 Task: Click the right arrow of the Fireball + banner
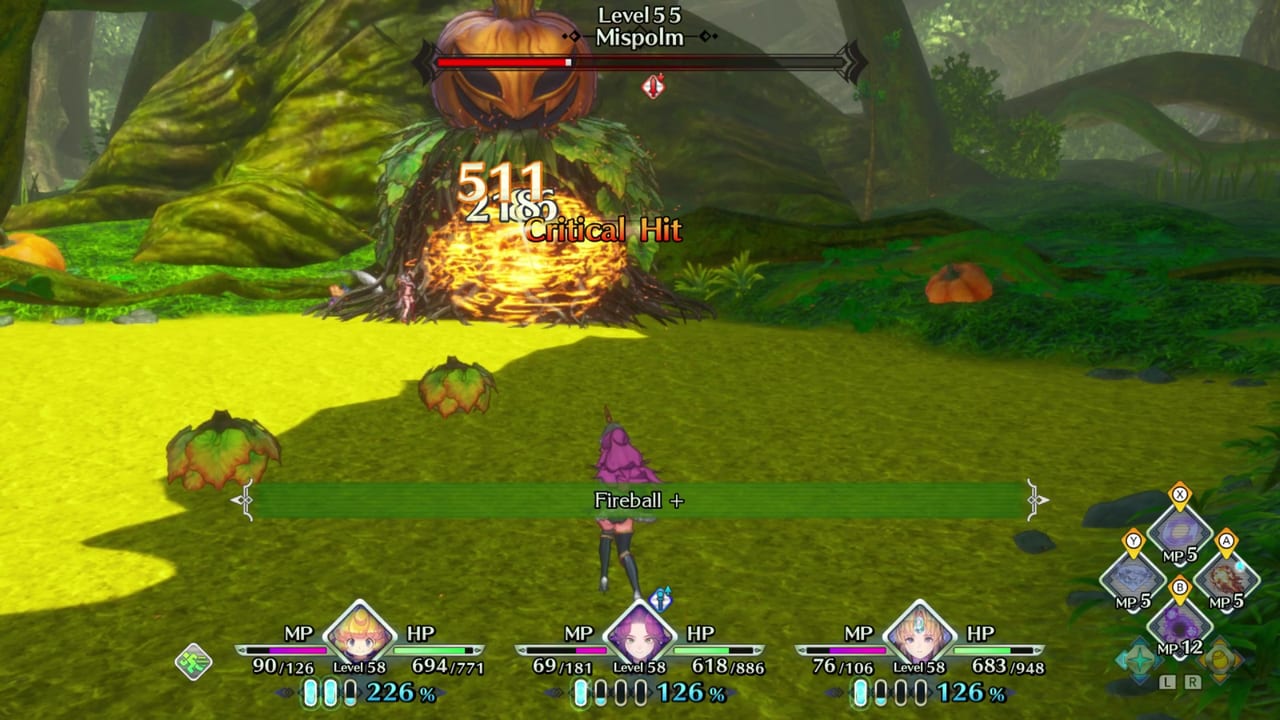[x=1038, y=501]
